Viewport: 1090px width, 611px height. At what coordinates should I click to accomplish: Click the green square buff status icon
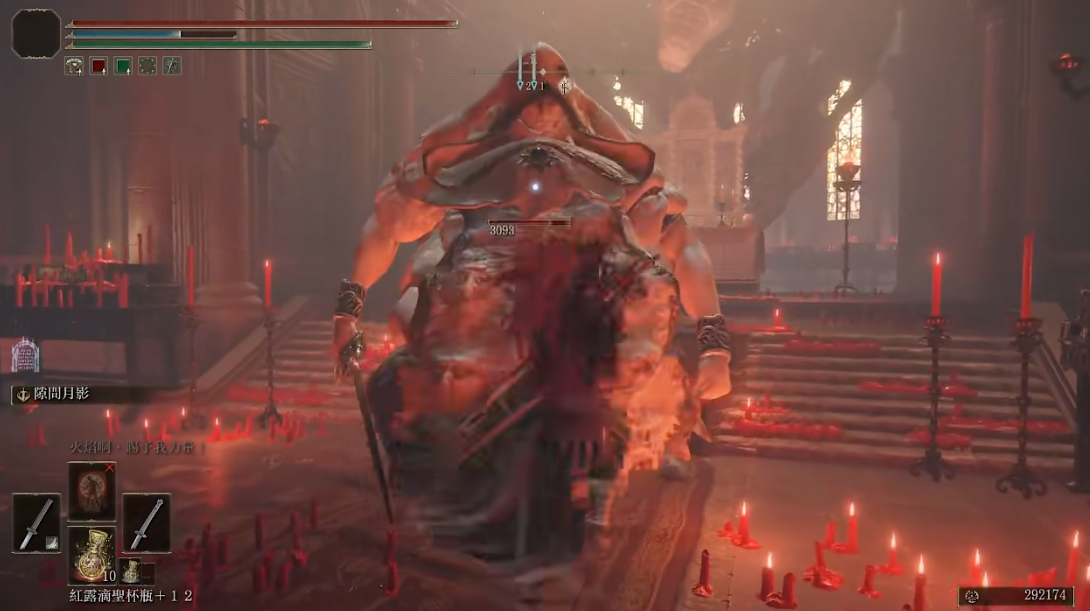coord(123,65)
